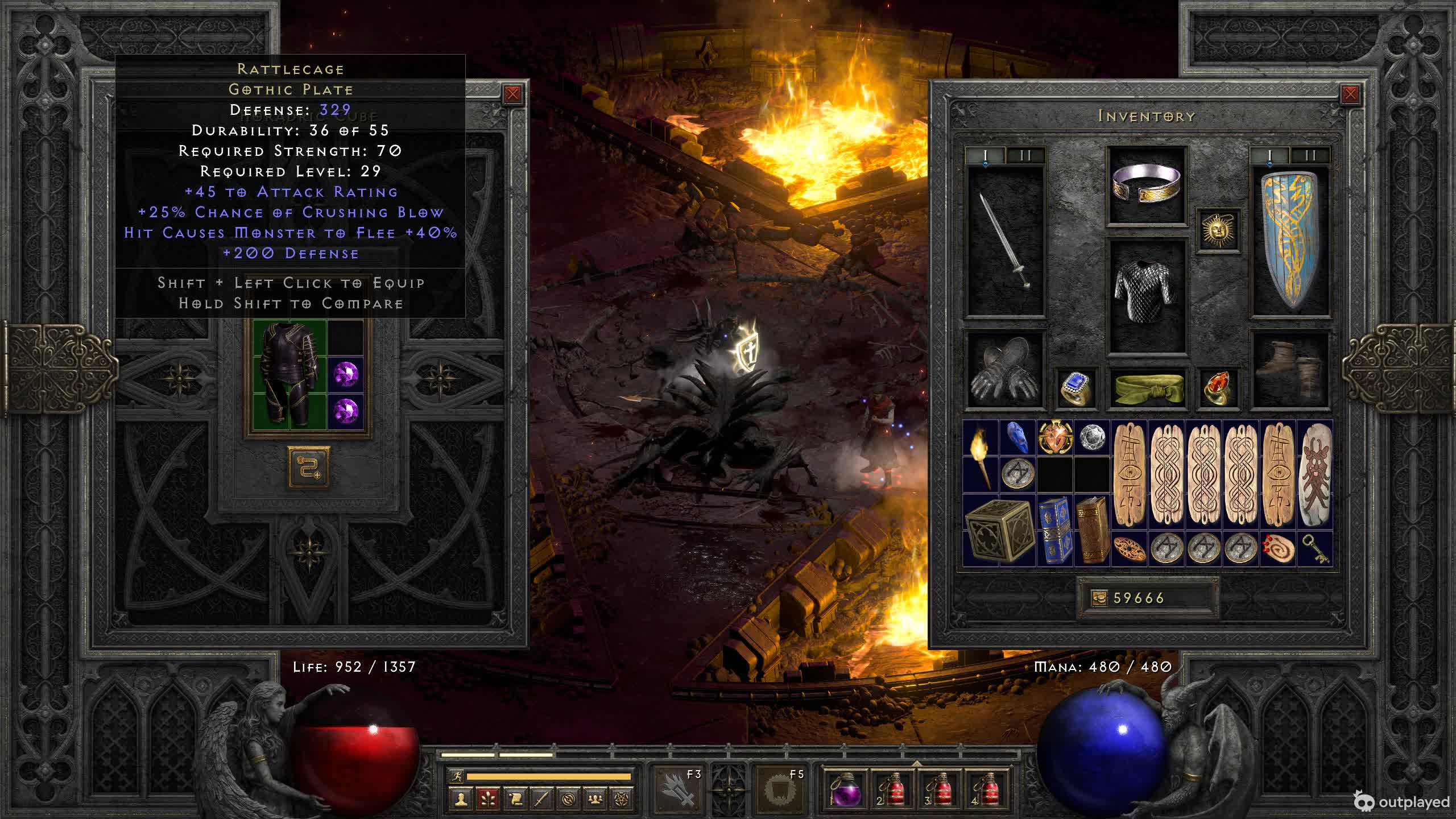Open the character sheet from mini menu

pyautogui.click(x=461, y=799)
